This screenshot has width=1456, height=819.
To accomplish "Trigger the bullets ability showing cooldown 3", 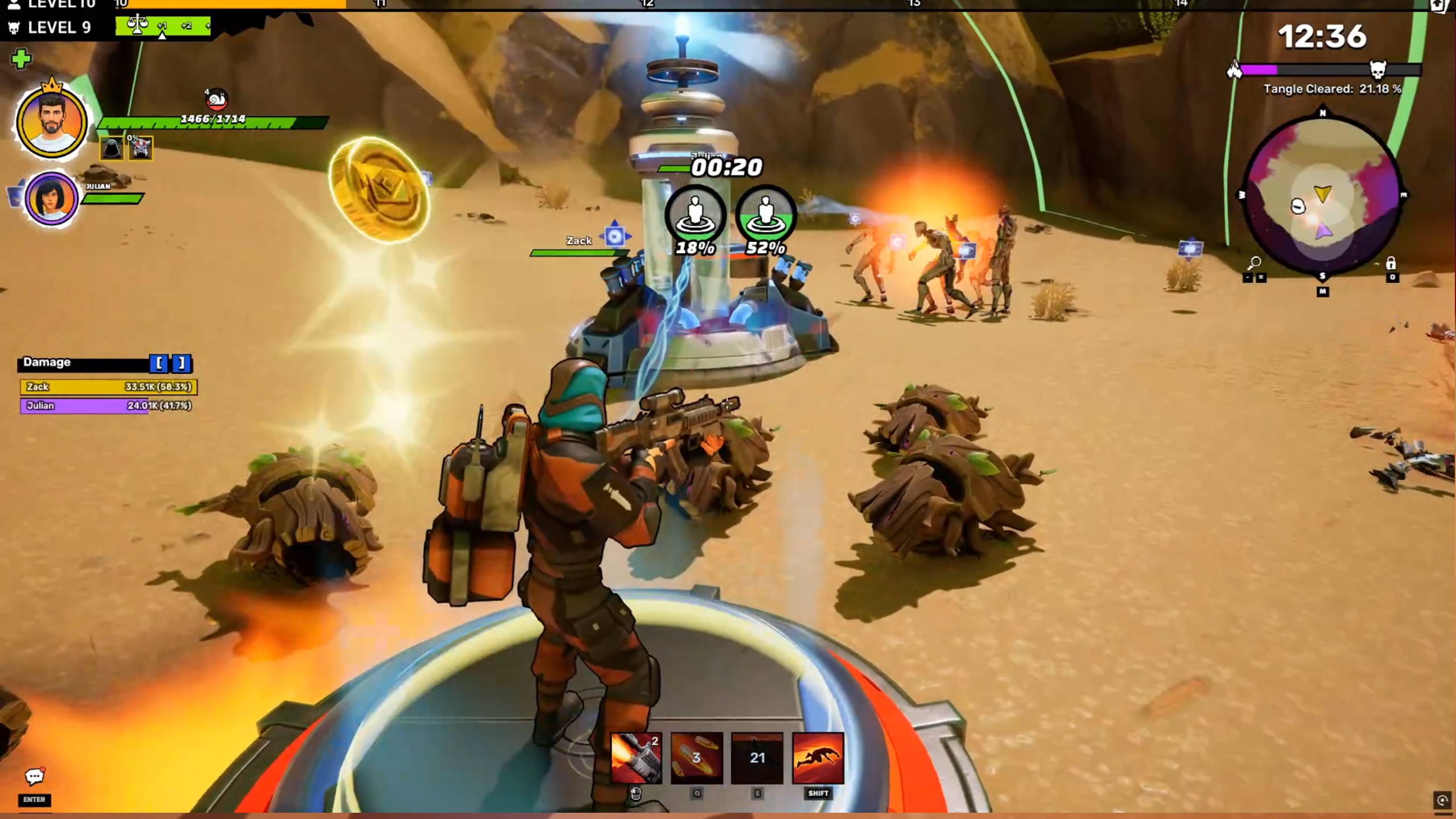I will 696,758.
